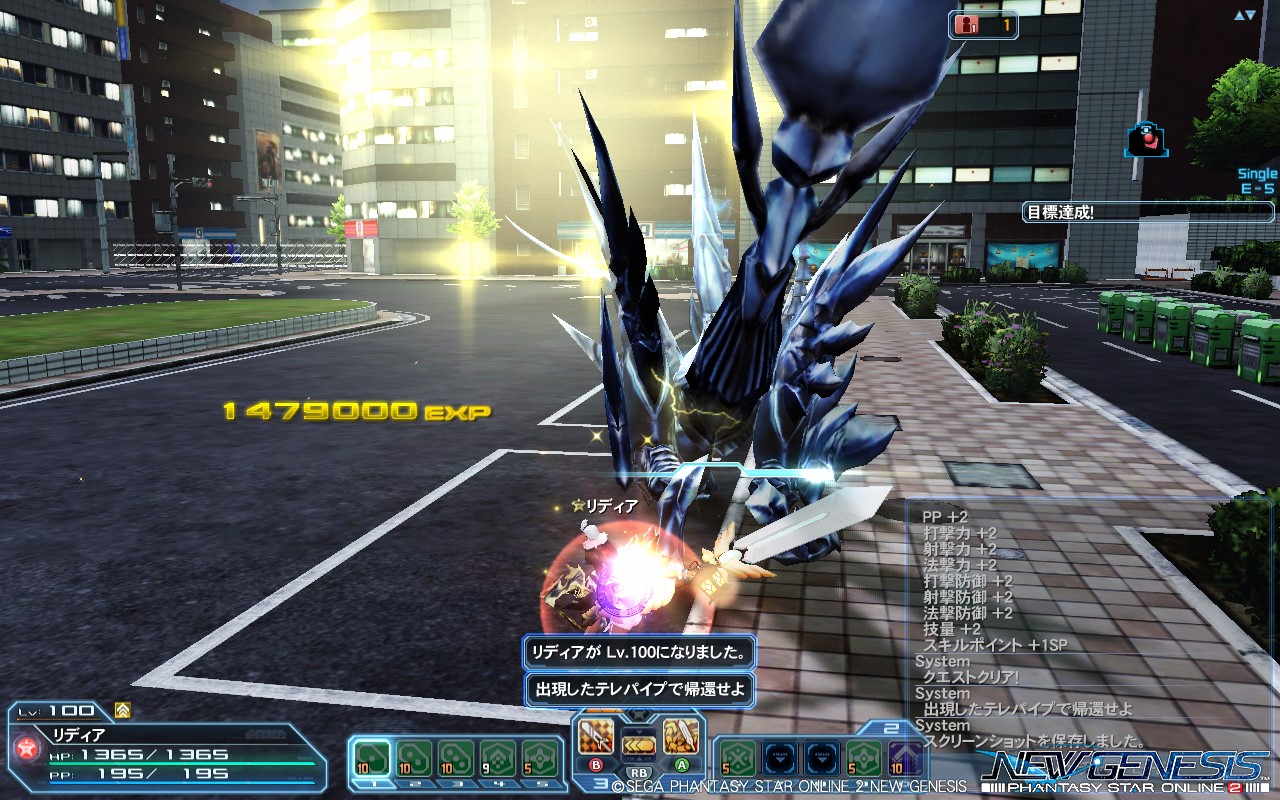Click the リディア Lv.100 level-up notification
This screenshot has width=1280, height=800.
coord(637,653)
